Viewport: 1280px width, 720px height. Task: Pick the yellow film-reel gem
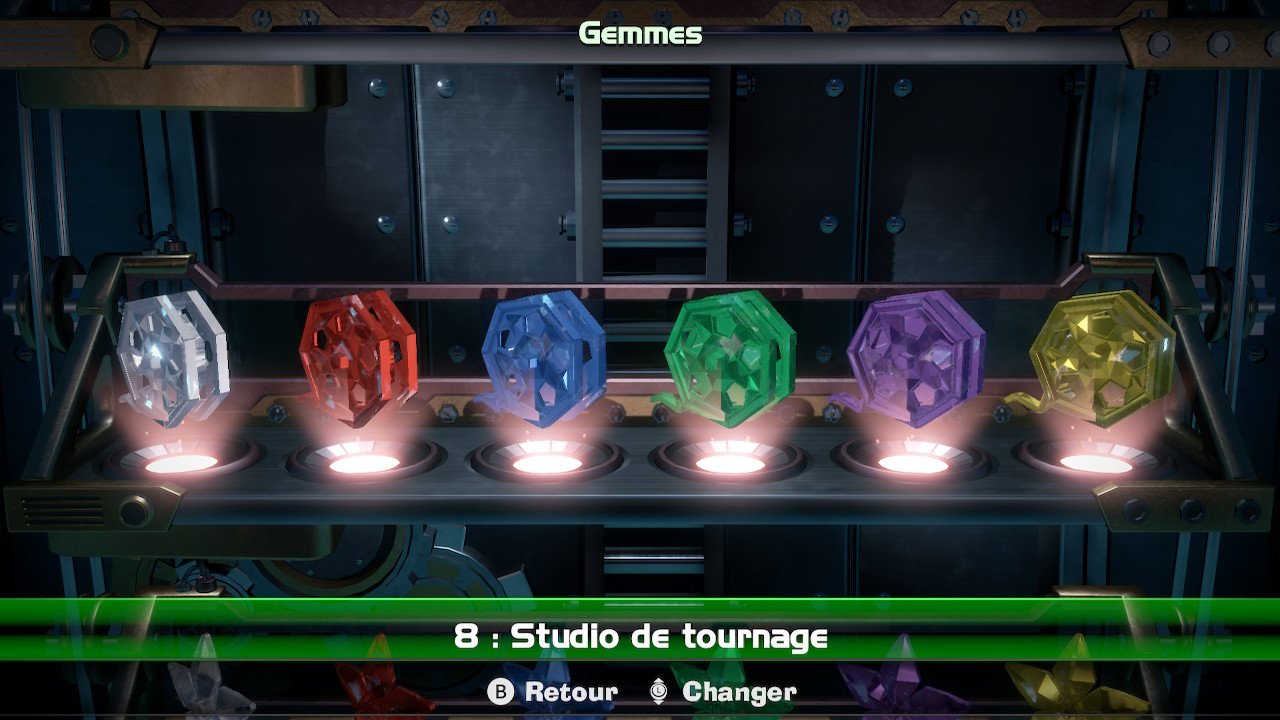(1101, 356)
